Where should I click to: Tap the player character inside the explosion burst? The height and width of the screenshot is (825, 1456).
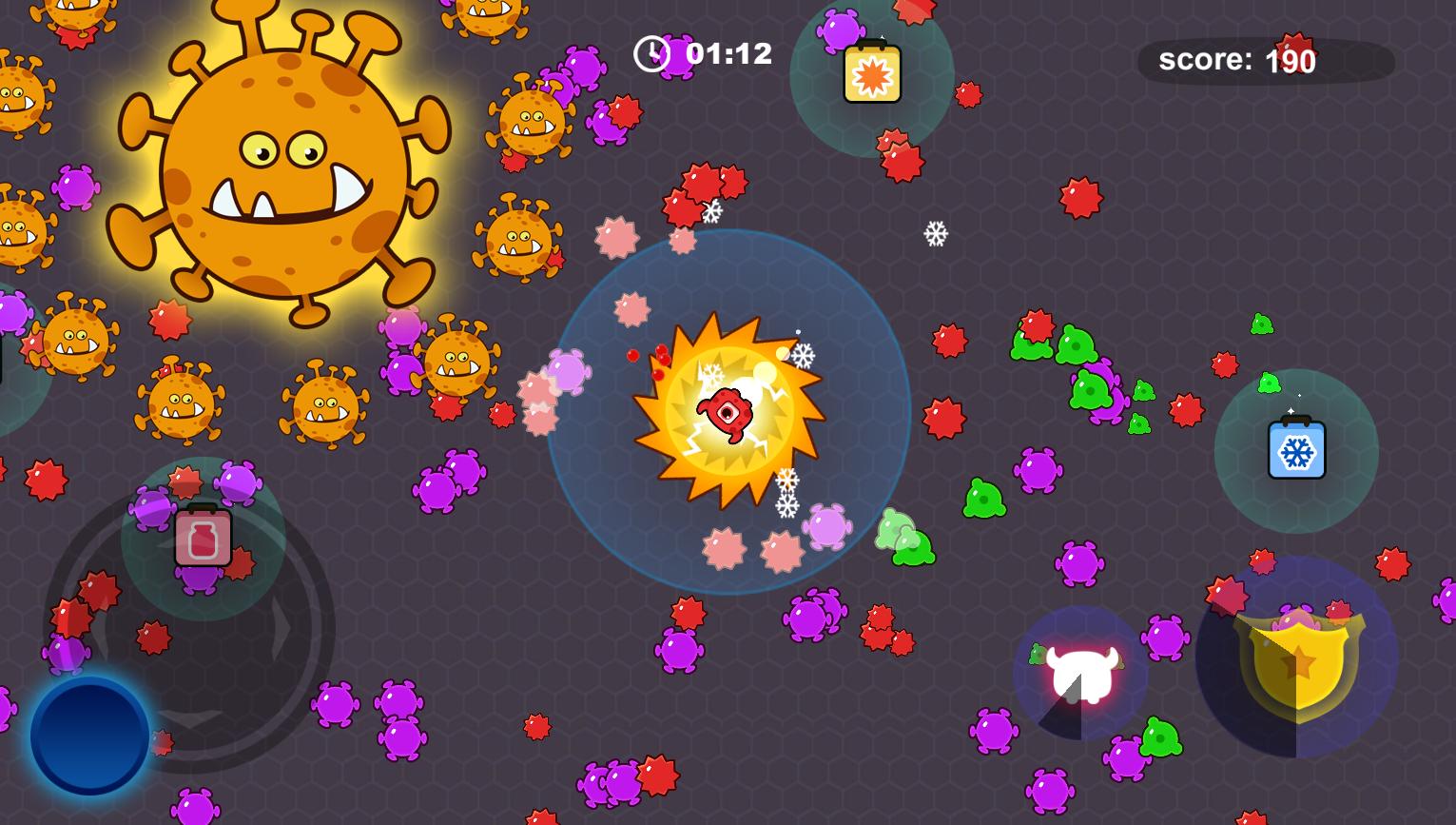pyautogui.click(x=728, y=416)
